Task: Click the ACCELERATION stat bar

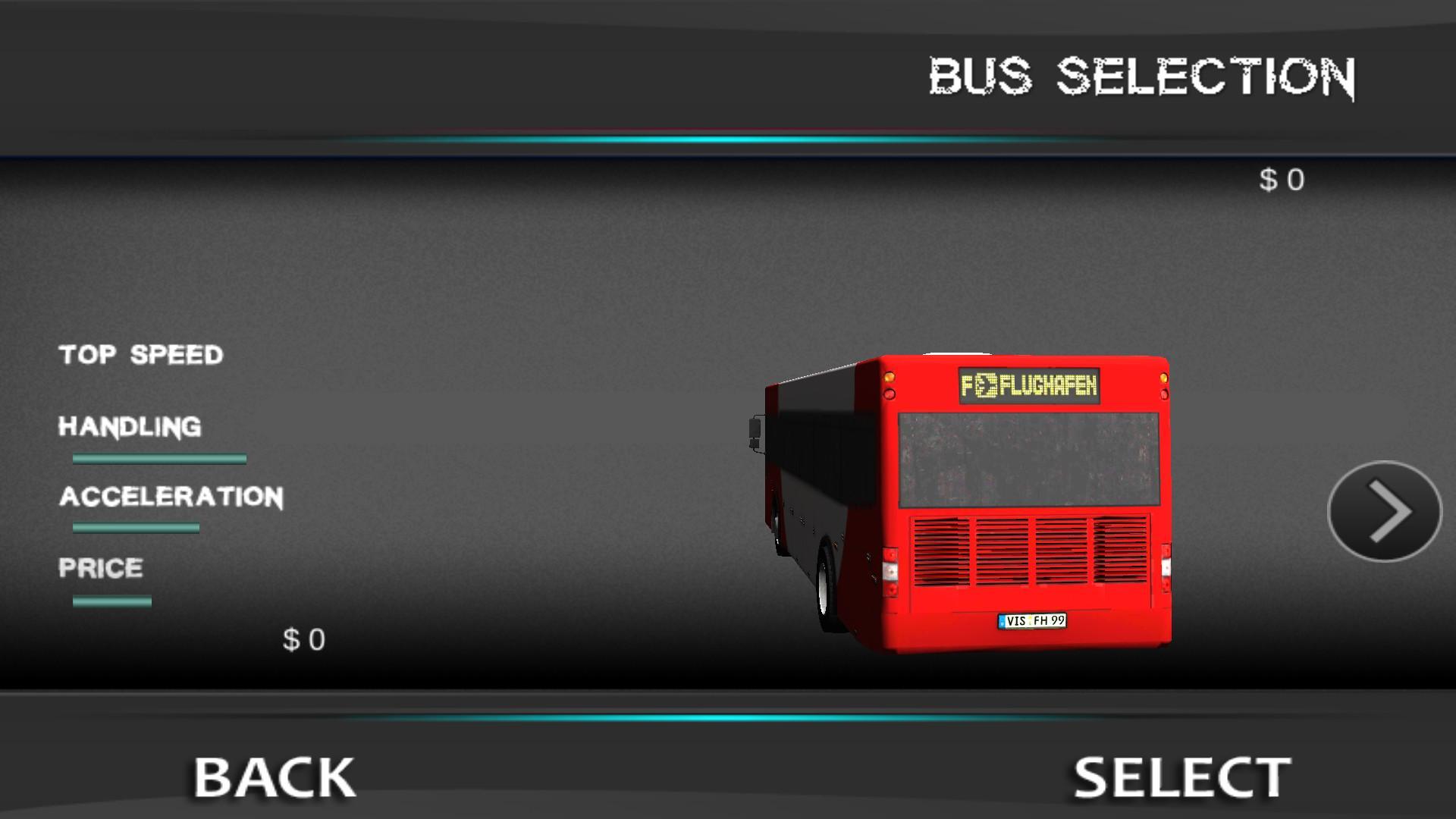Action: (x=135, y=527)
